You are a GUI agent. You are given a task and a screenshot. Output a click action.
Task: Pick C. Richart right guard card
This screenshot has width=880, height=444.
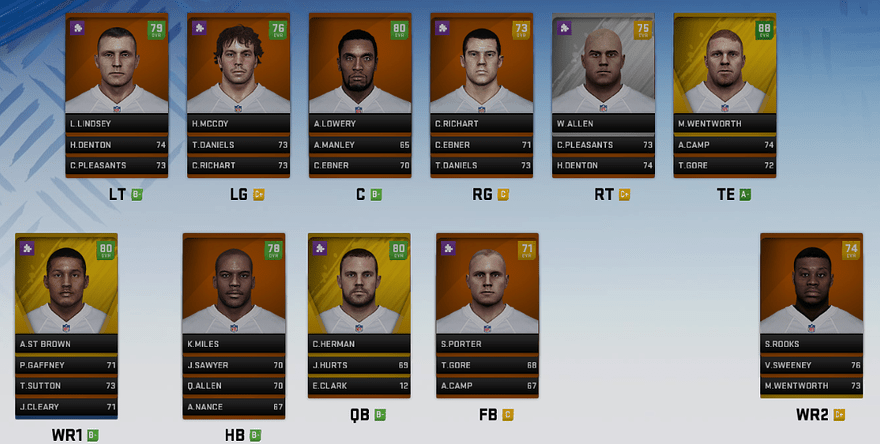pos(481,72)
